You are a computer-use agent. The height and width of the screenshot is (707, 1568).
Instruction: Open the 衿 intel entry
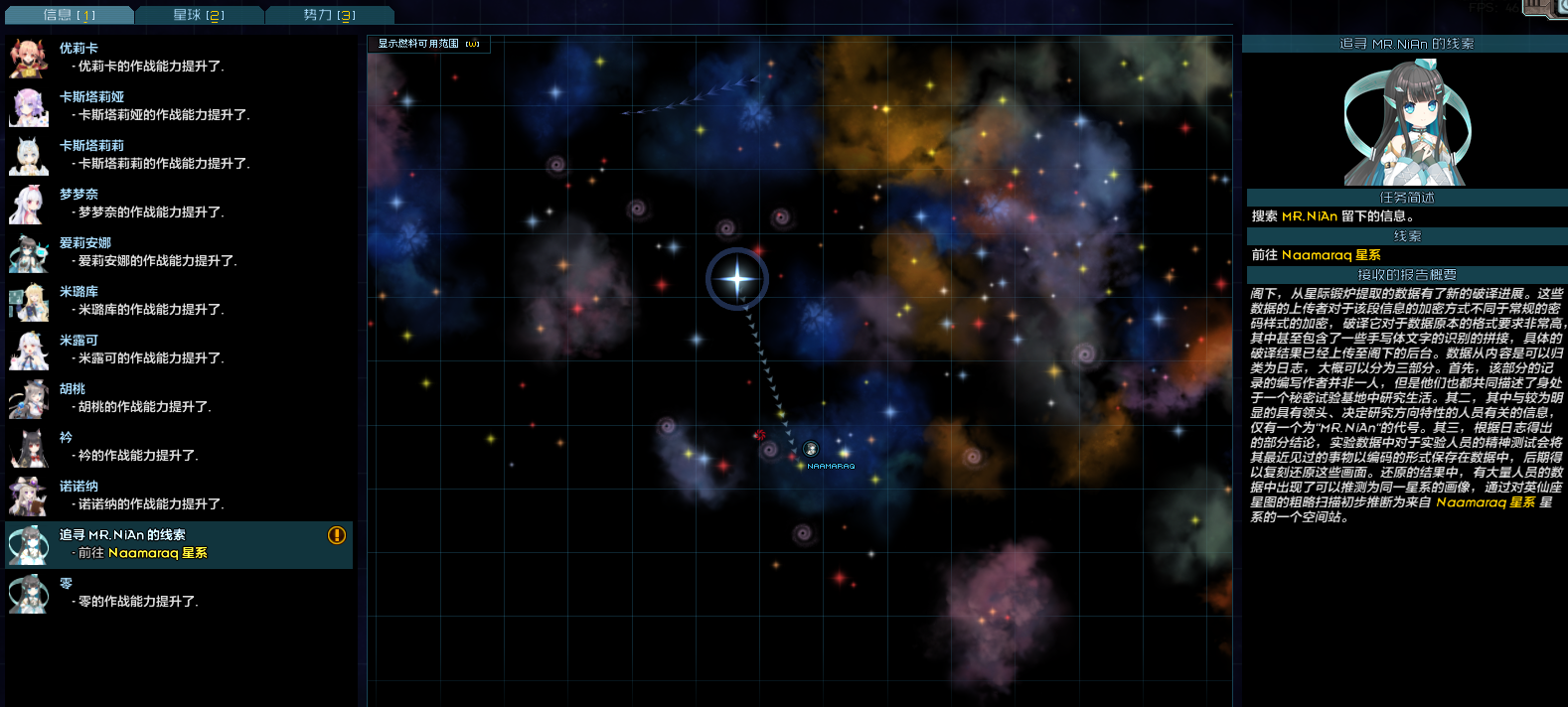coord(179,447)
